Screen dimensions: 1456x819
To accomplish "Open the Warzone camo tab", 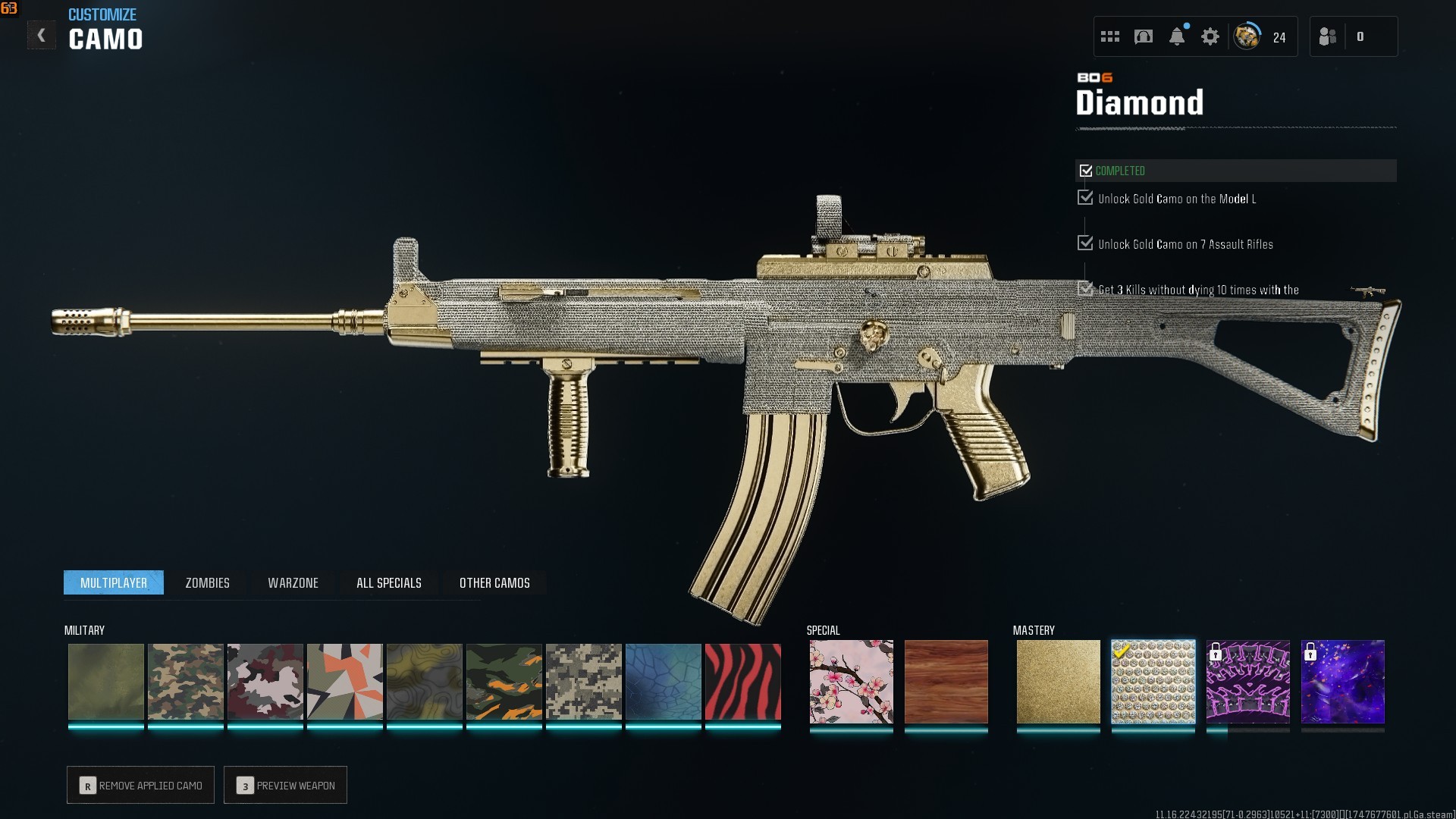I will pos(293,583).
